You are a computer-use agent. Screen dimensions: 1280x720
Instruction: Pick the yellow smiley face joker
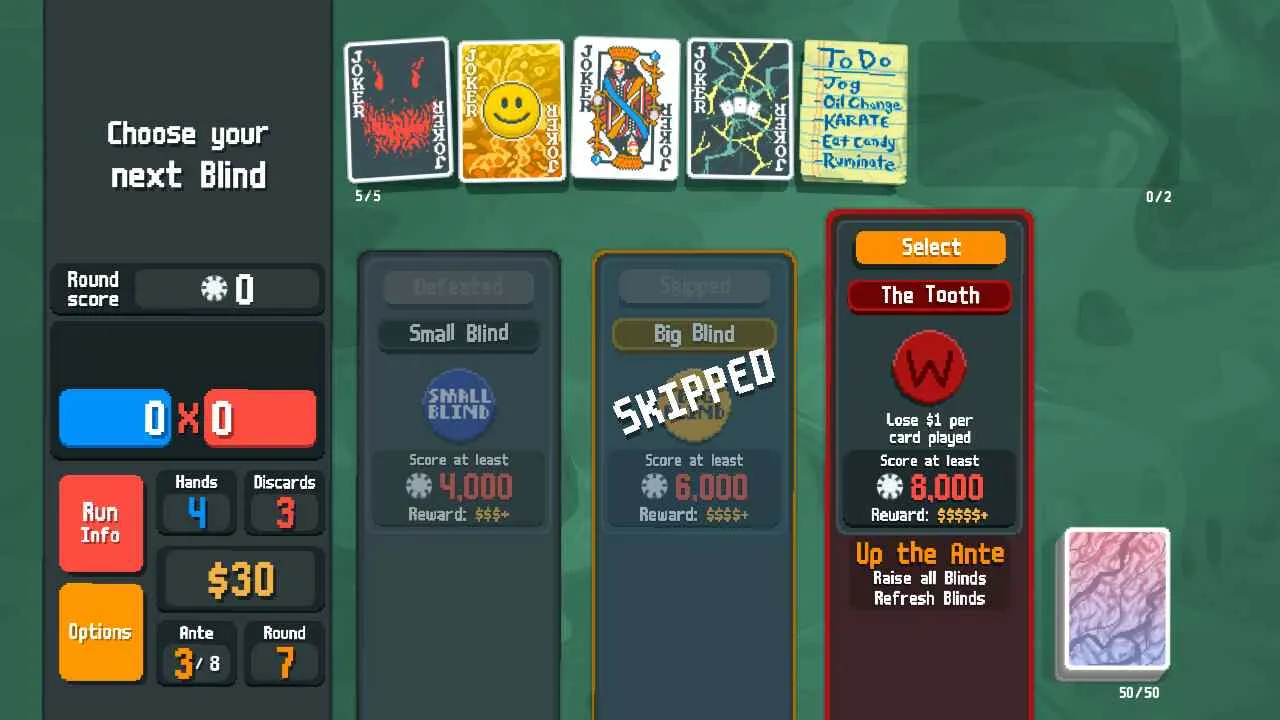511,110
